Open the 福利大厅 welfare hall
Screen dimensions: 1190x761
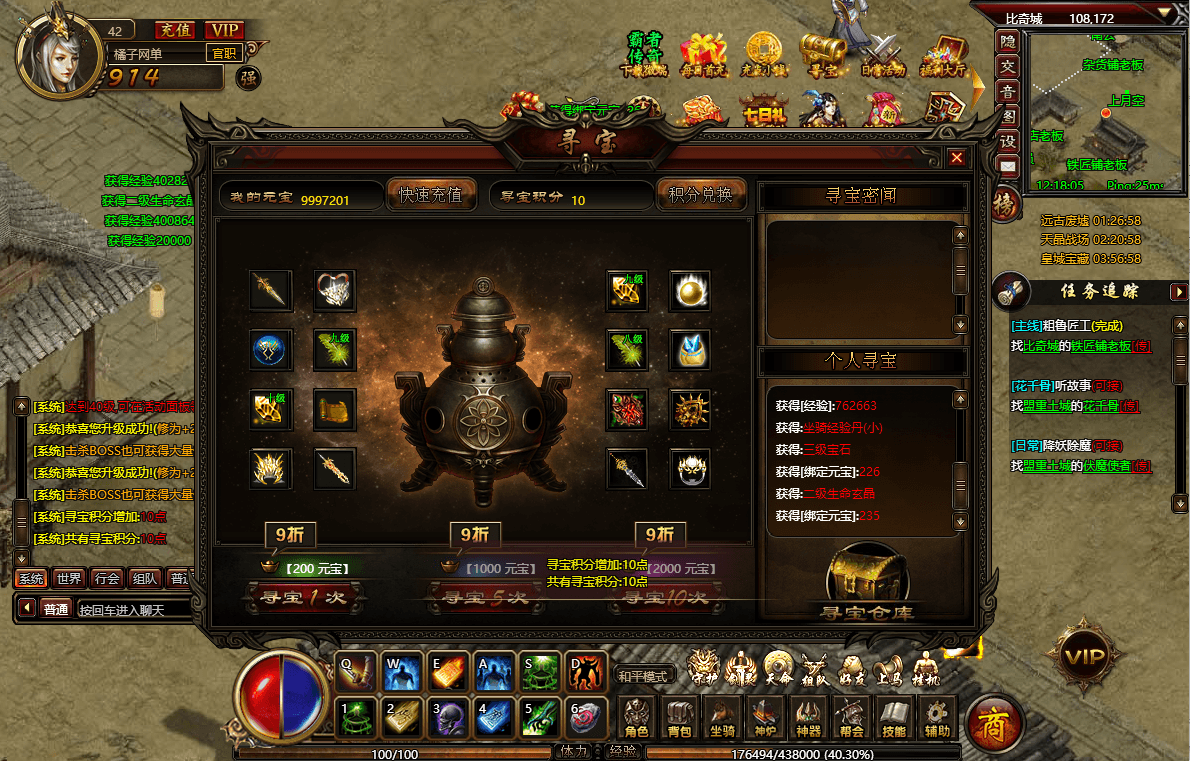pyautogui.click(x=943, y=54)
